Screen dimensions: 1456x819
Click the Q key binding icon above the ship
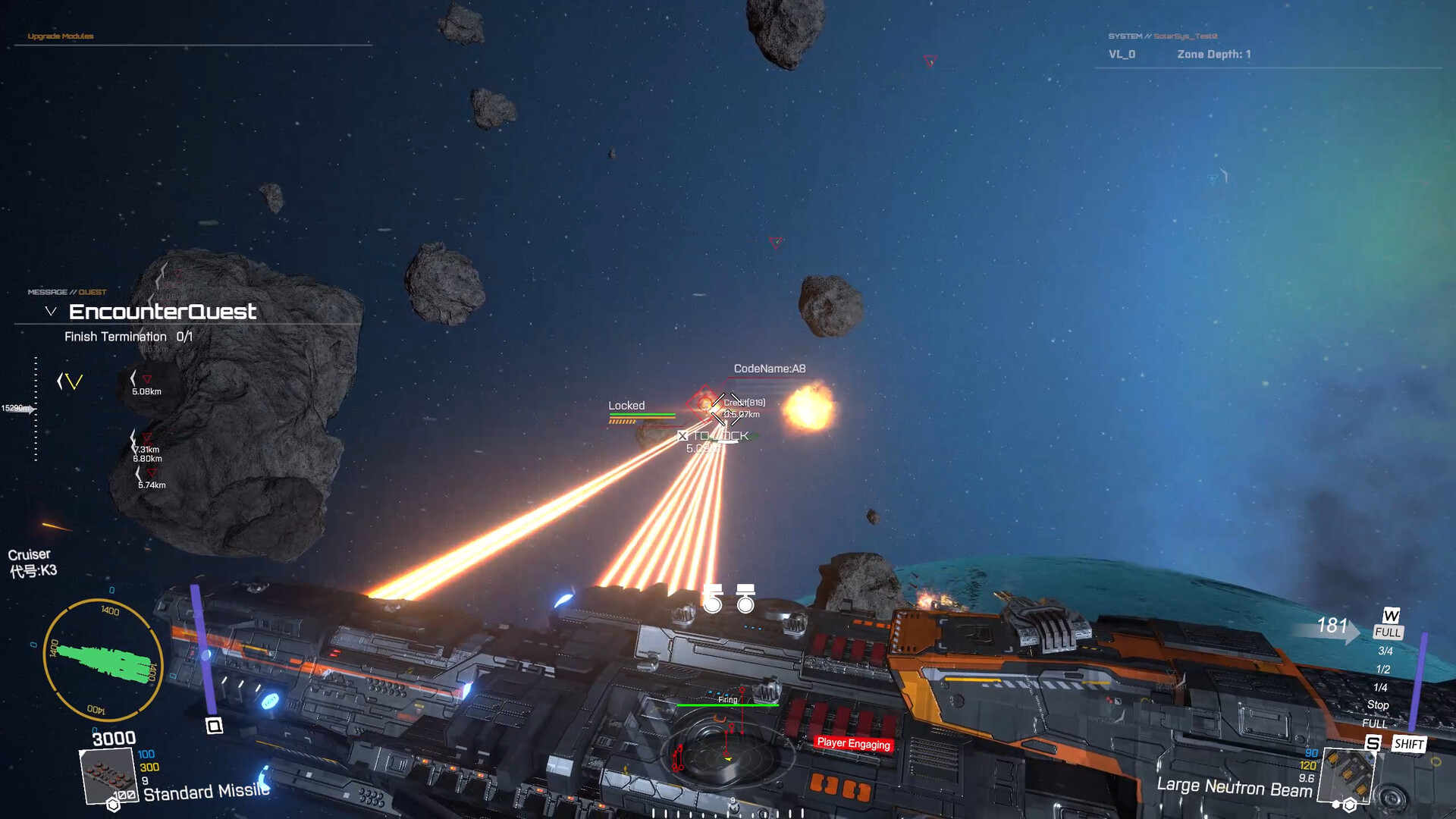point(213,724)
